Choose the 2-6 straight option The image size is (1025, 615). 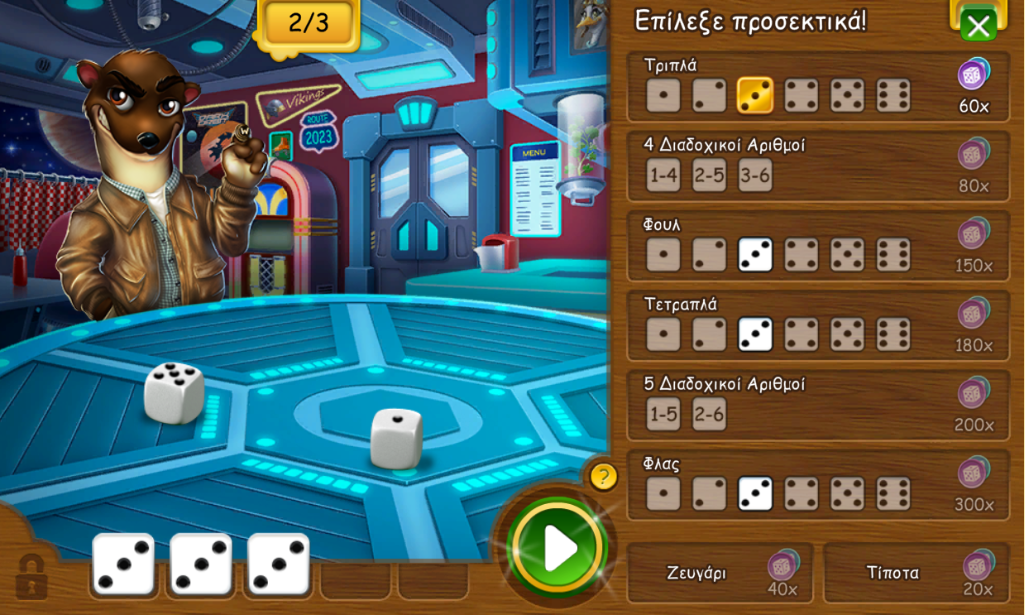click(x=709, y=414)
